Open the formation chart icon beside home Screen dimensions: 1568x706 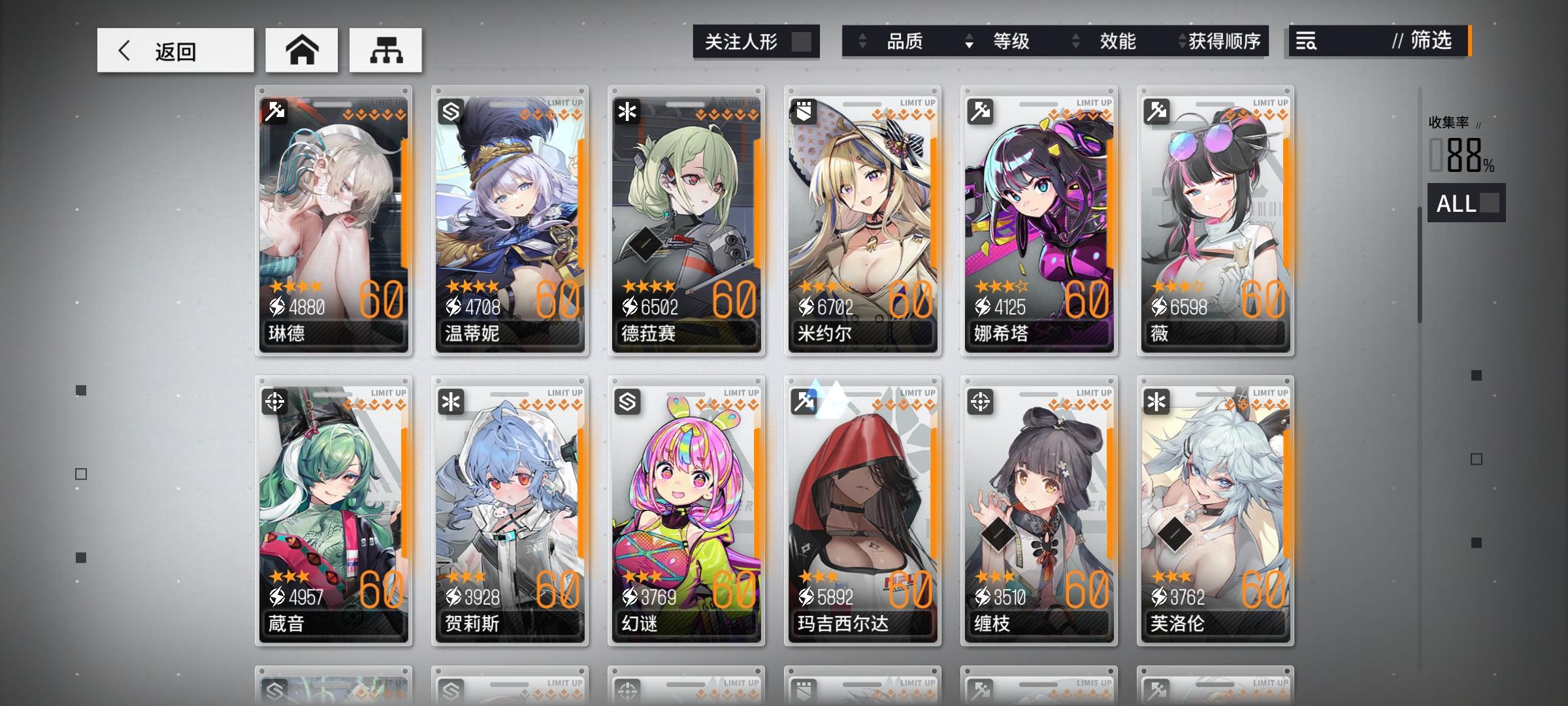pos(385,50)
